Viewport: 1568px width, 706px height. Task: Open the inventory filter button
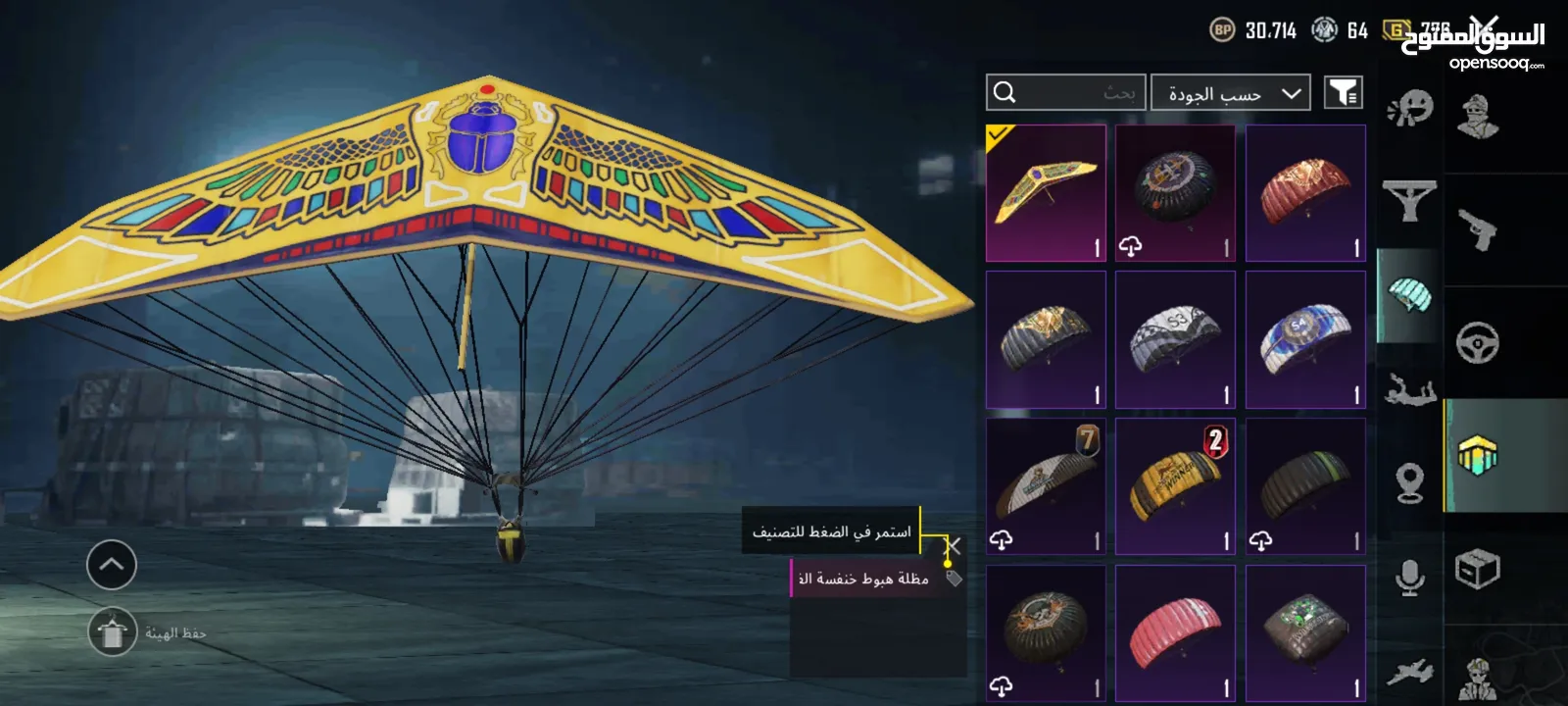(1344, 93)
